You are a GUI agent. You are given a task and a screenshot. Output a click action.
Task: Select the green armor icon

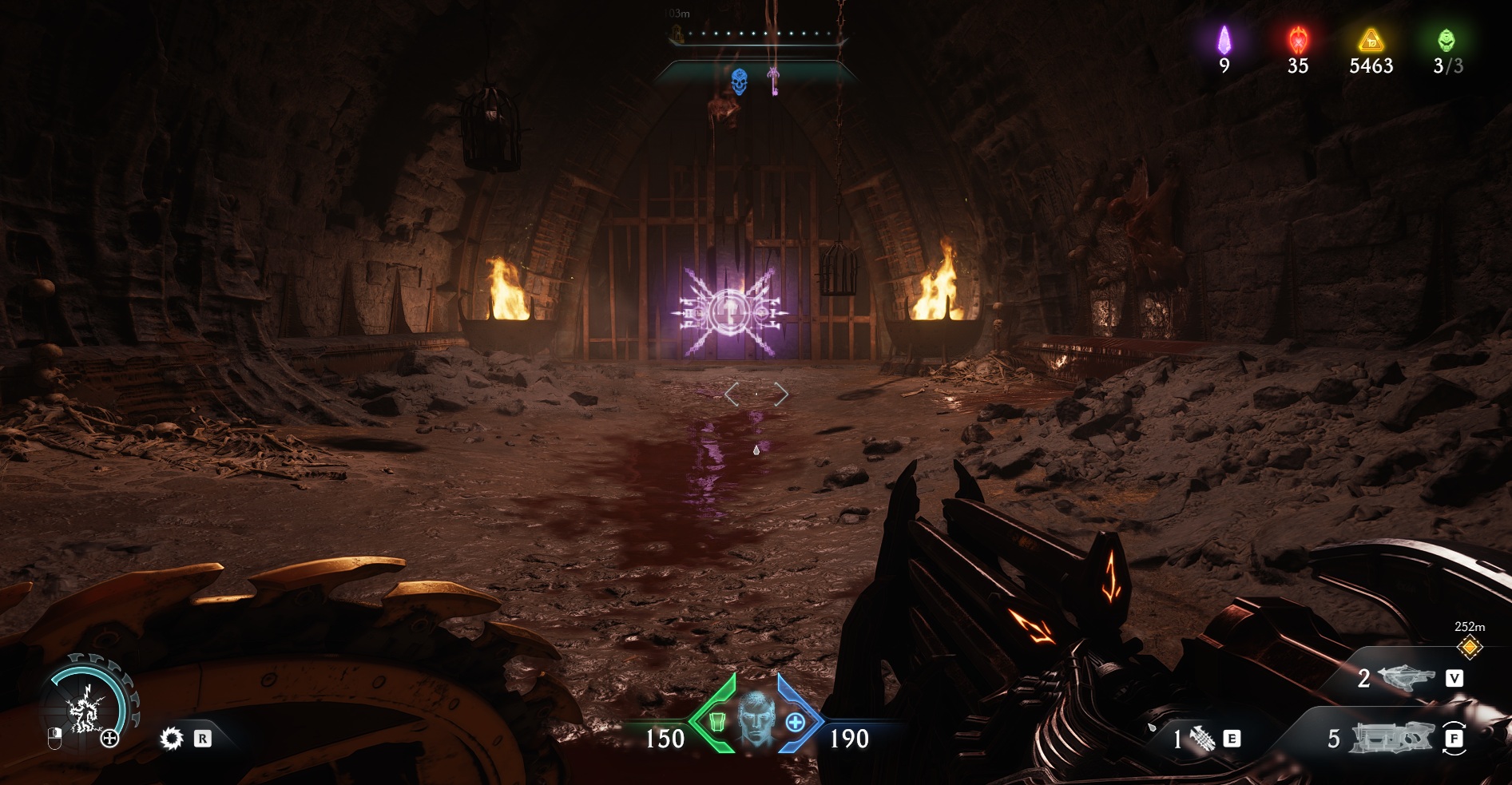pos(717,722)
